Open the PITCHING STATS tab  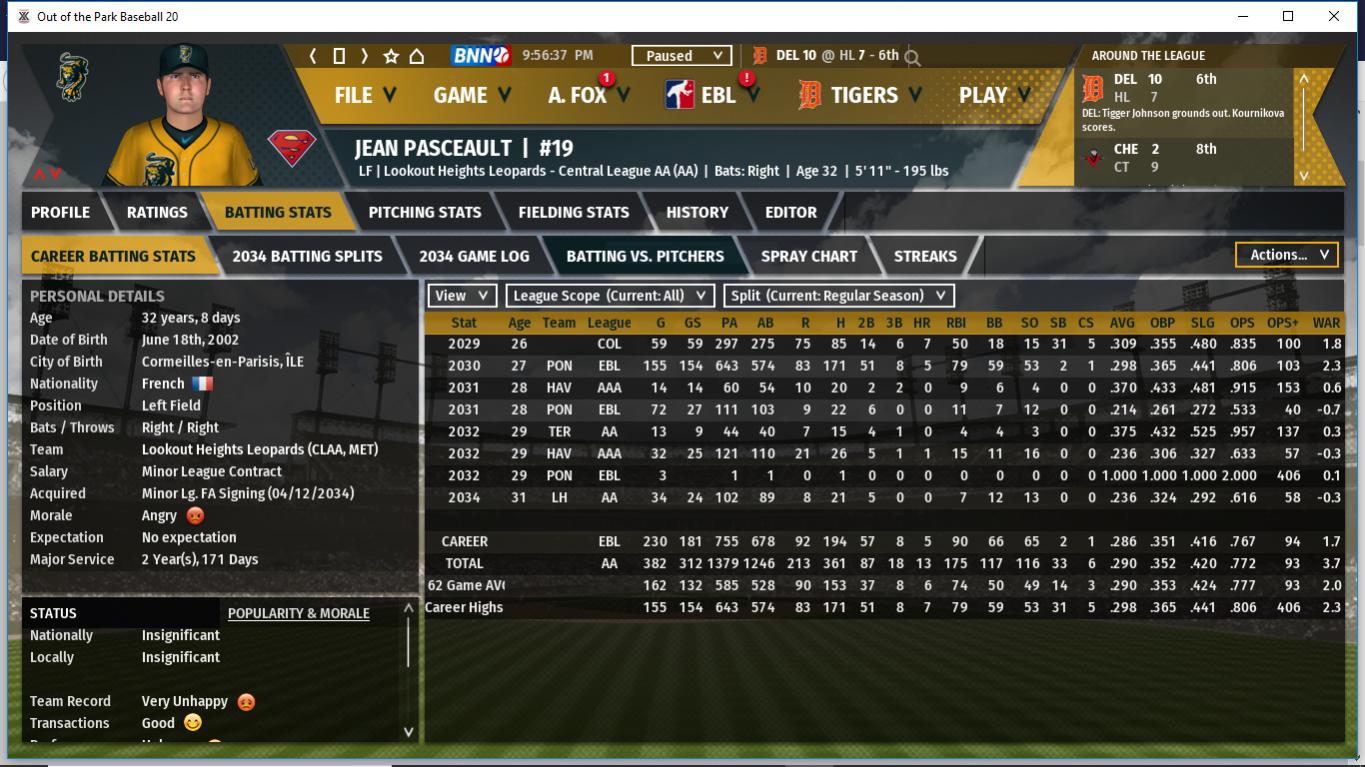pyautogui.click(x=424, y=212)
